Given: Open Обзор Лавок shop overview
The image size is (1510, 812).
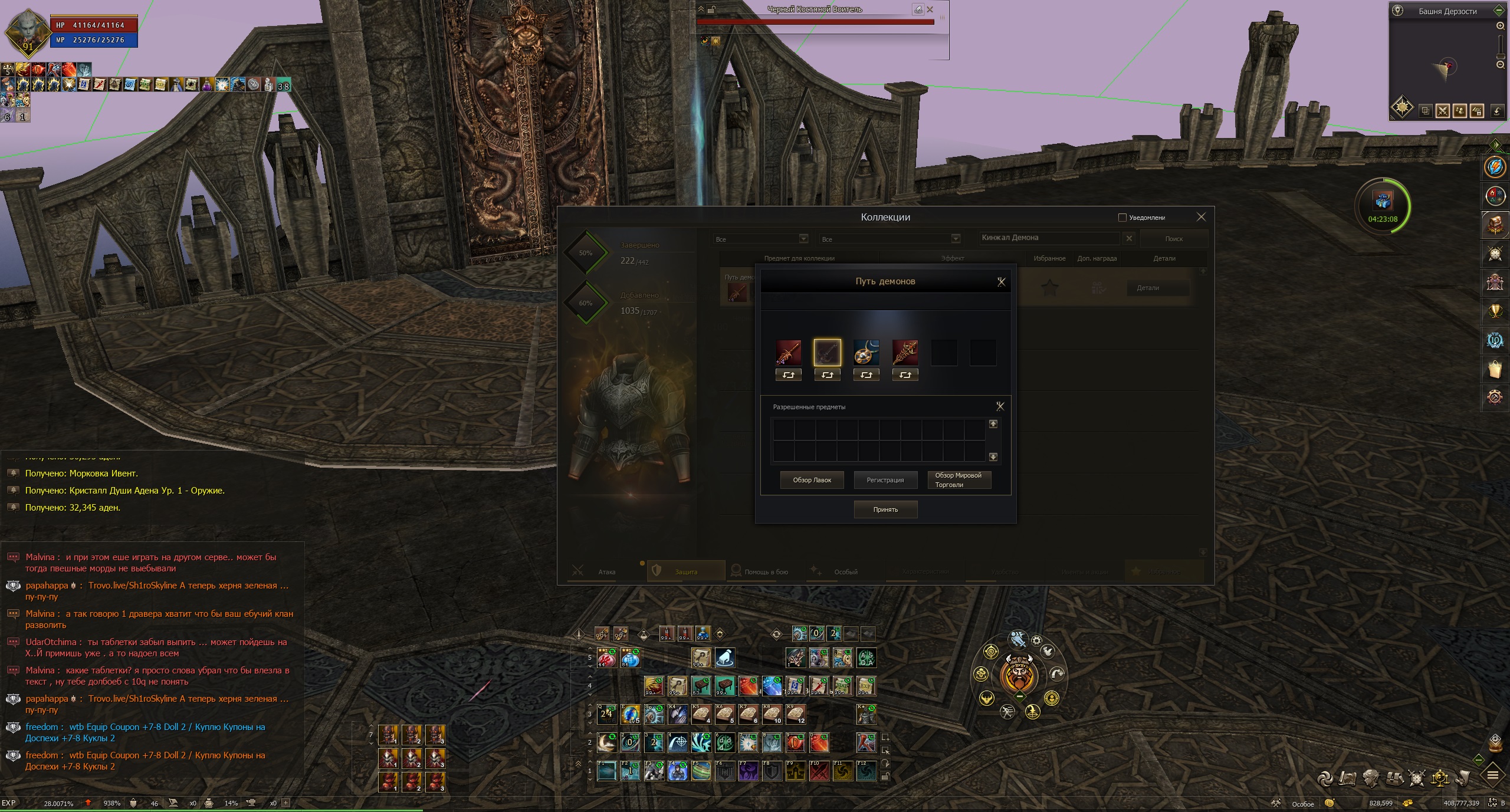Looking at the screenshot, I should click(x=812, y=480).
